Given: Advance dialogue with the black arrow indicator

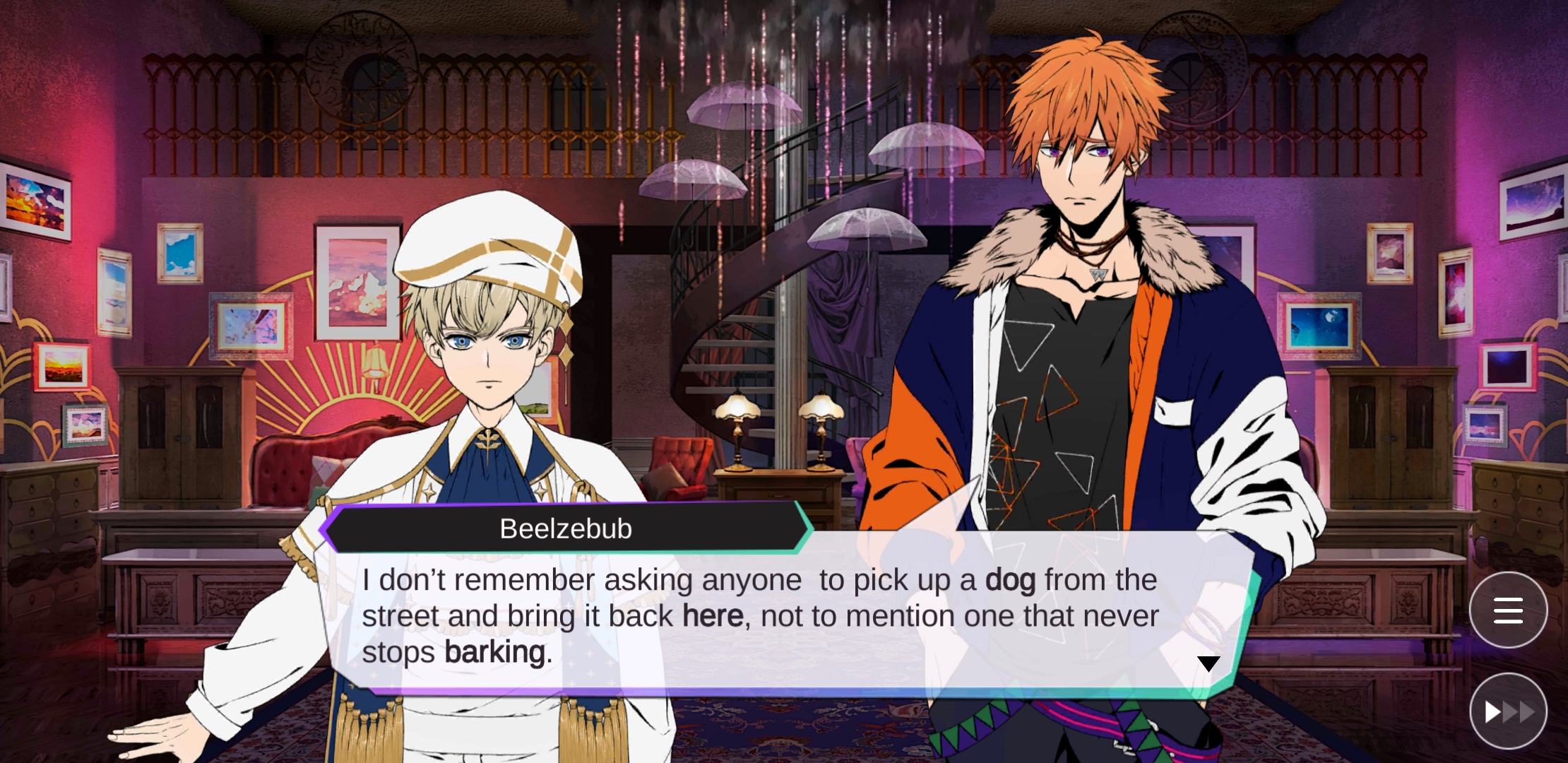Looking at the screenshot, I should coord(1208,664).
